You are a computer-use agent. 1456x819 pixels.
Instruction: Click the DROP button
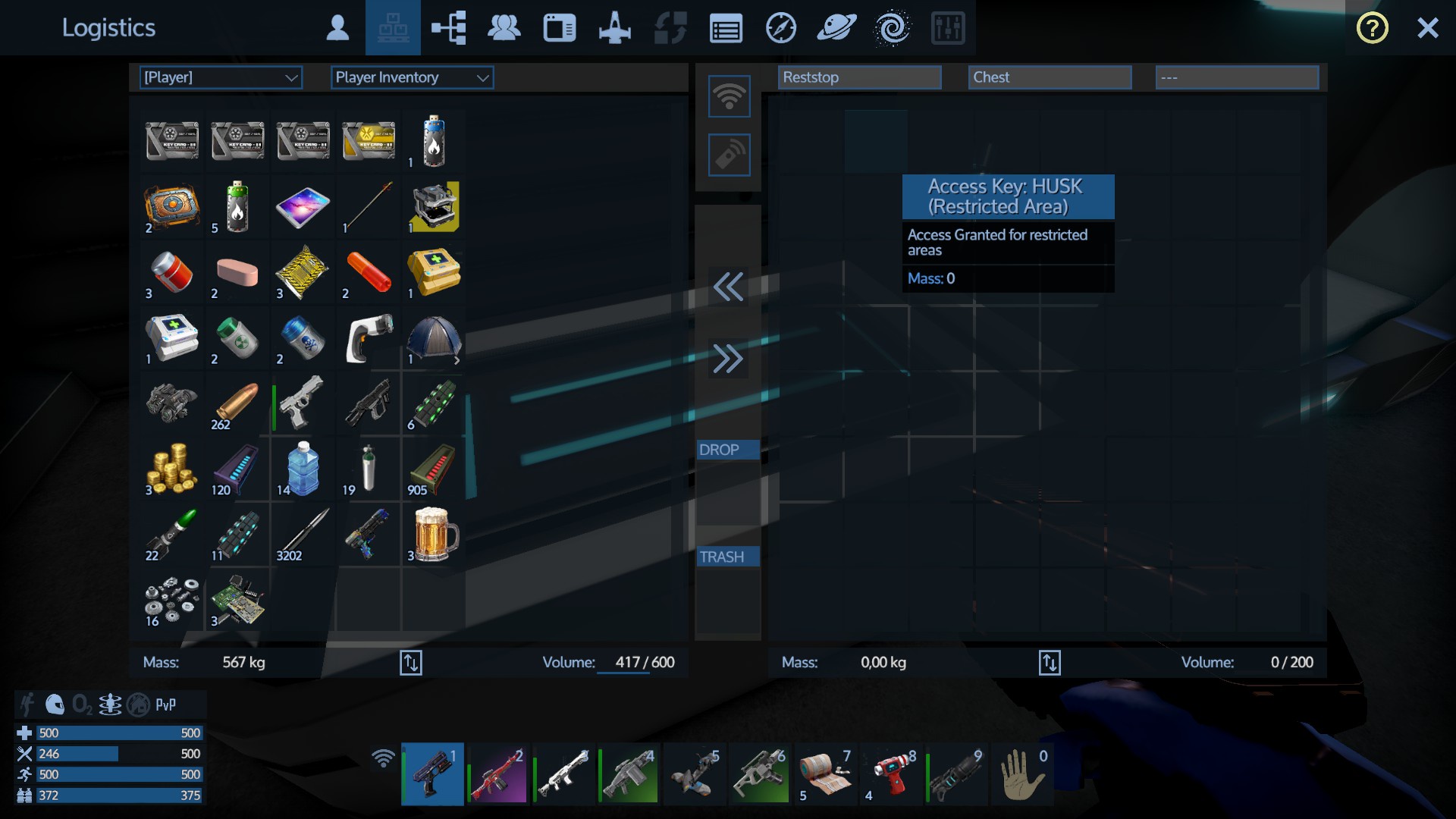pyautogui.click(x=727, y=450)
